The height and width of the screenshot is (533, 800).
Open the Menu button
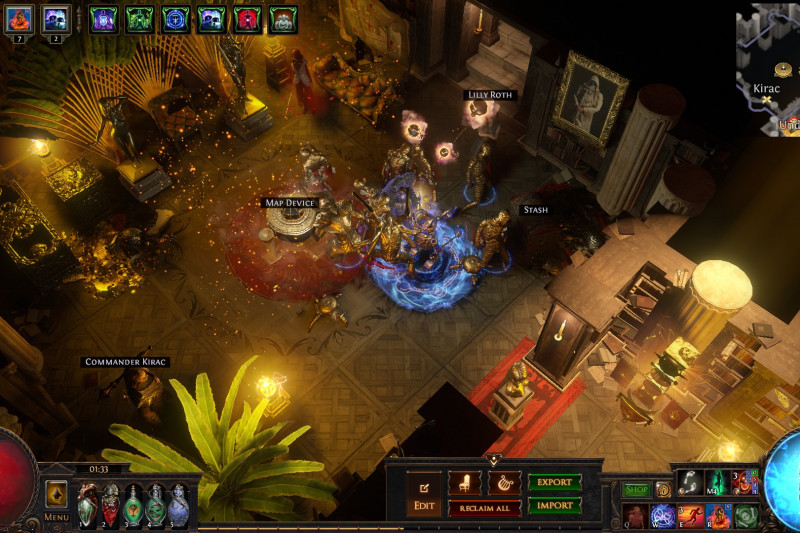coord(56,517)
